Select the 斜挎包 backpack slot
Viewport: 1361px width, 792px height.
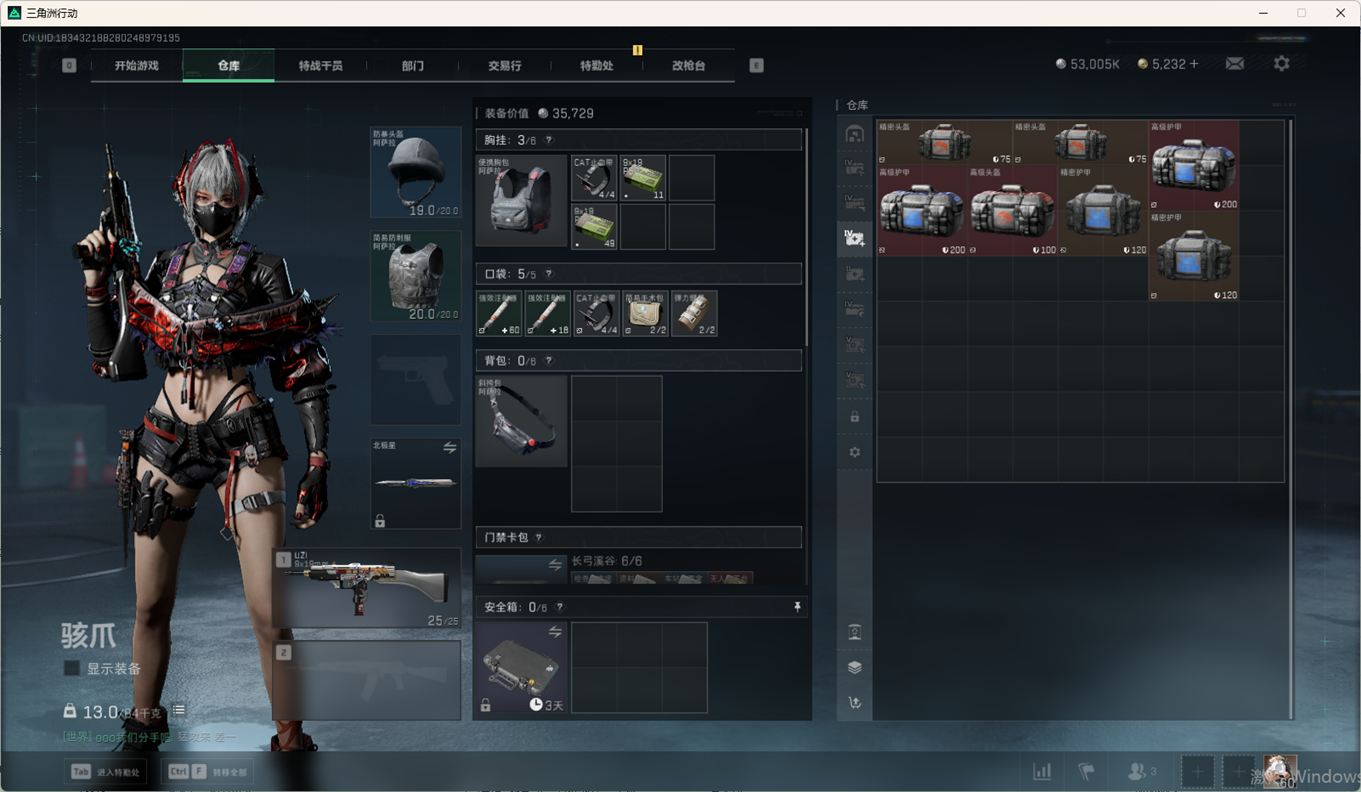(x=521, y=421)
